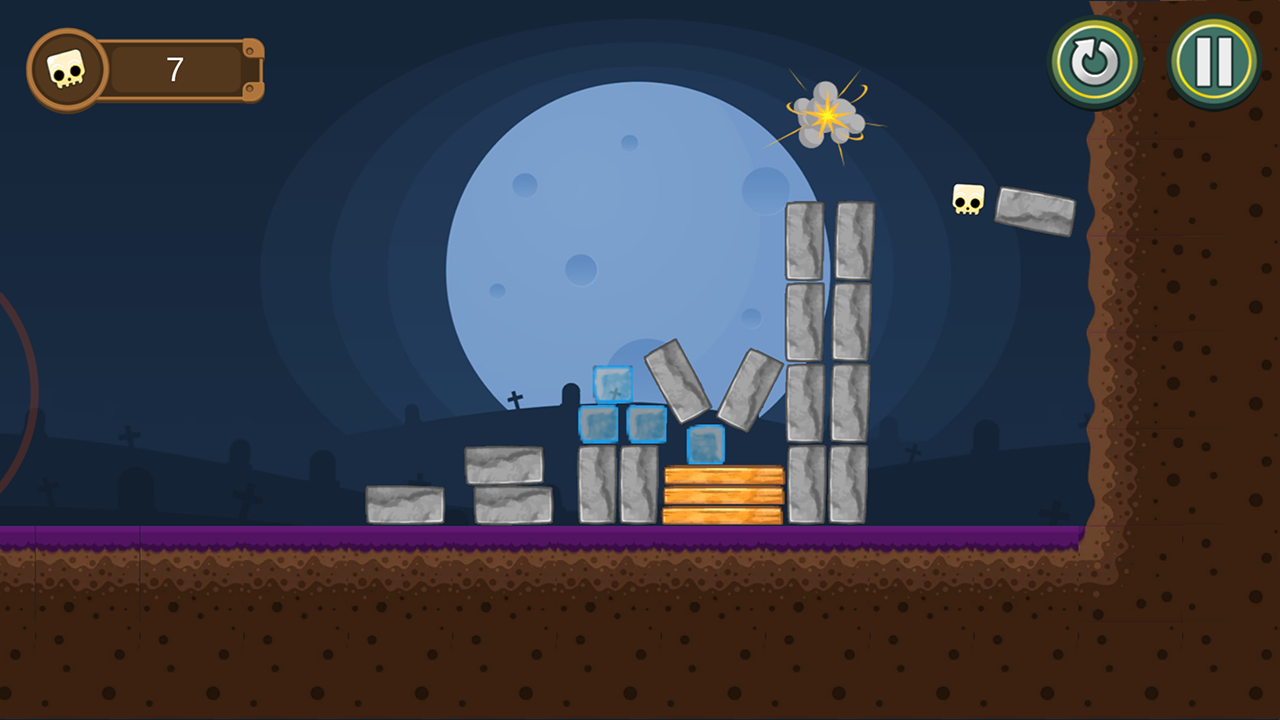Click the tall right stone pillar
The width and height of the screenshot is (1280, 720).
(852, 360)
